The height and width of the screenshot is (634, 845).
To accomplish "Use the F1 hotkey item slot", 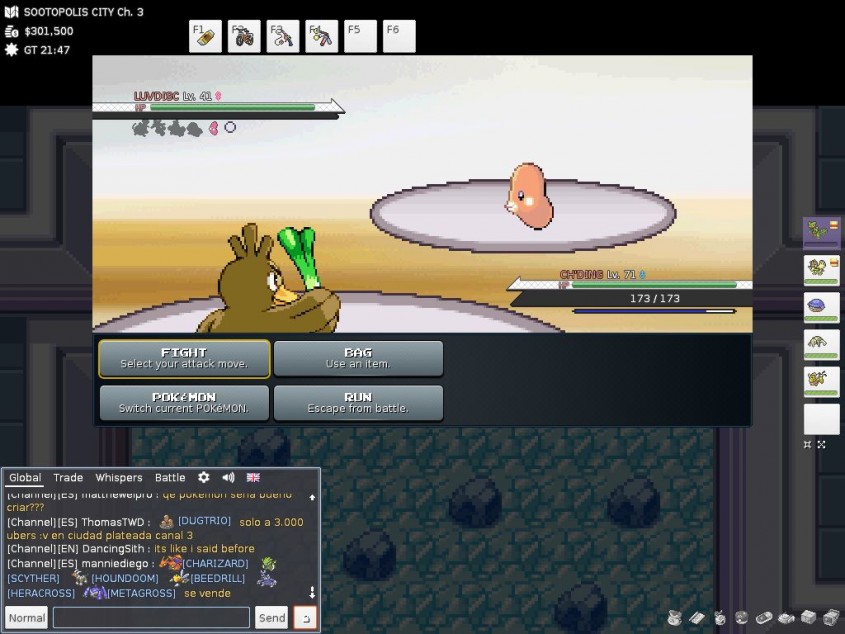I will tap(205, 37).
